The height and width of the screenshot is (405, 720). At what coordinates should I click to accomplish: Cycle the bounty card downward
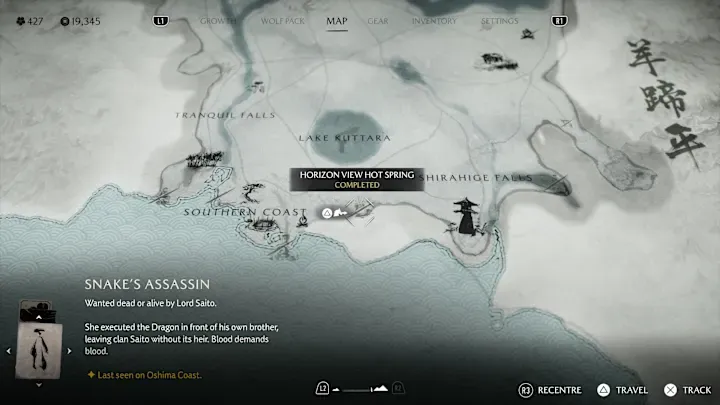[40, 384]
